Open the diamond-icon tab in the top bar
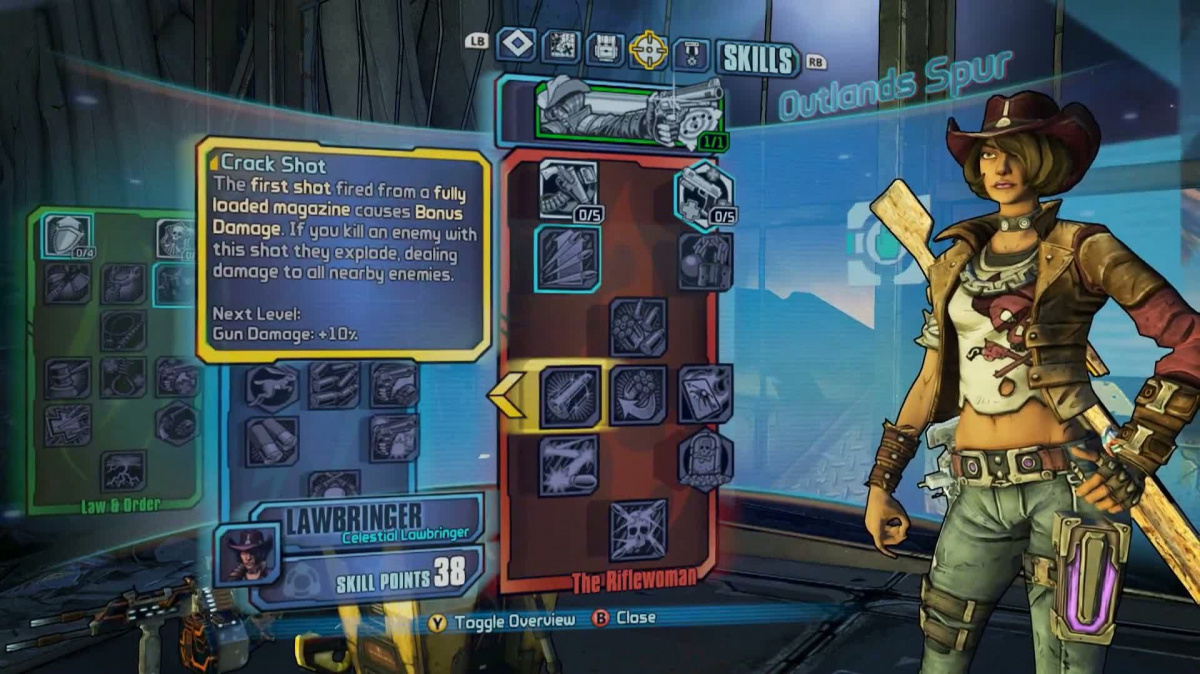 click(516, 44)
